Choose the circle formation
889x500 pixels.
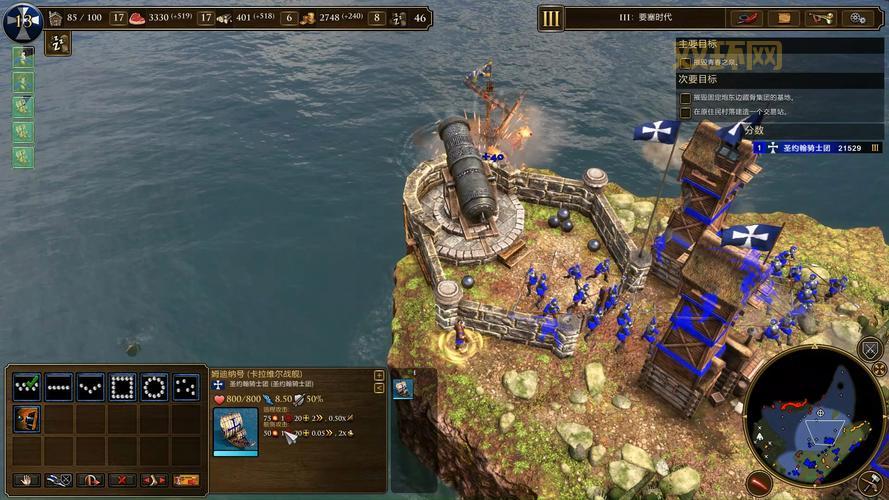(155, 386)
